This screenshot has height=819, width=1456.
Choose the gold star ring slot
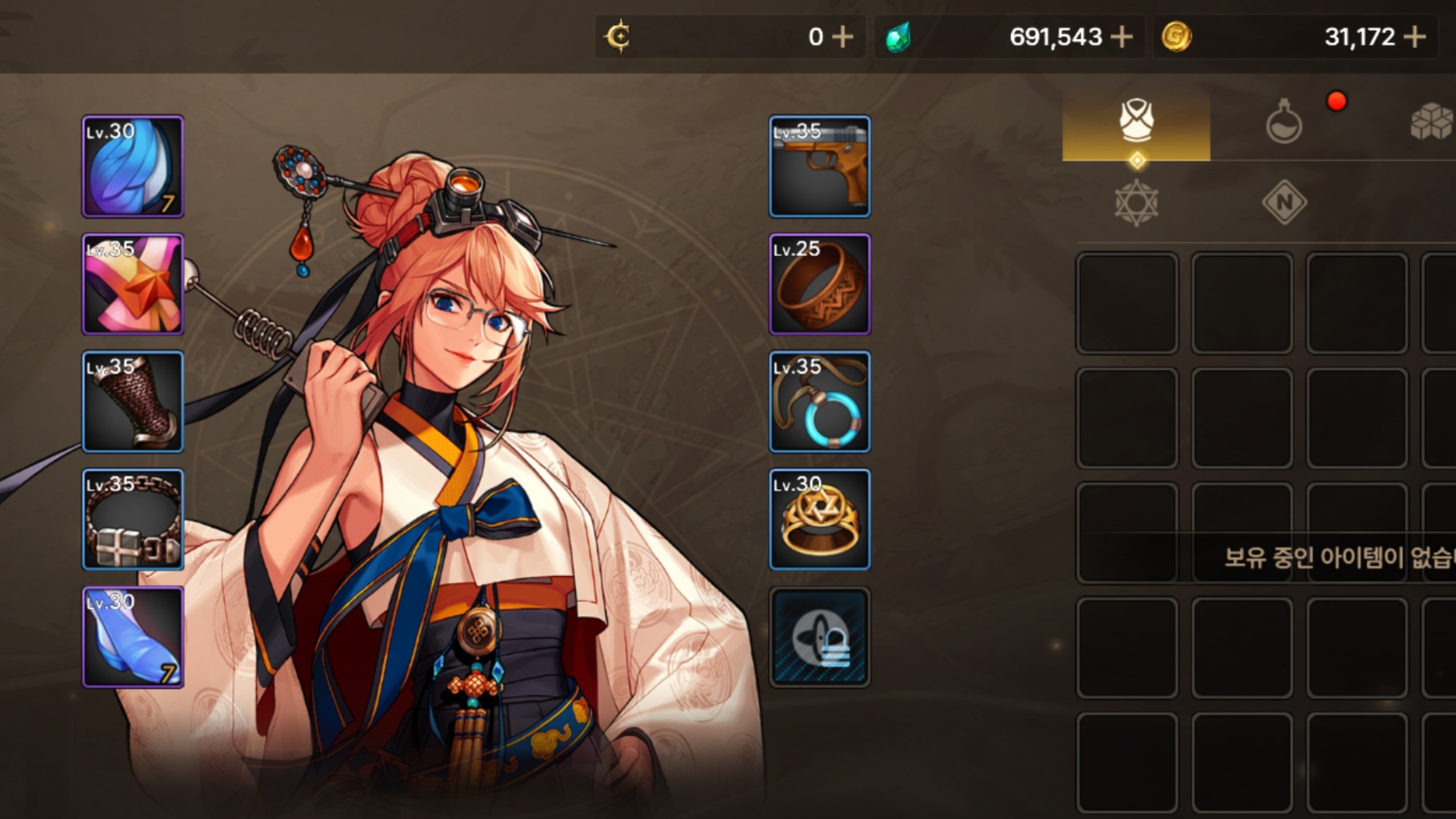(x=820, y=519)
